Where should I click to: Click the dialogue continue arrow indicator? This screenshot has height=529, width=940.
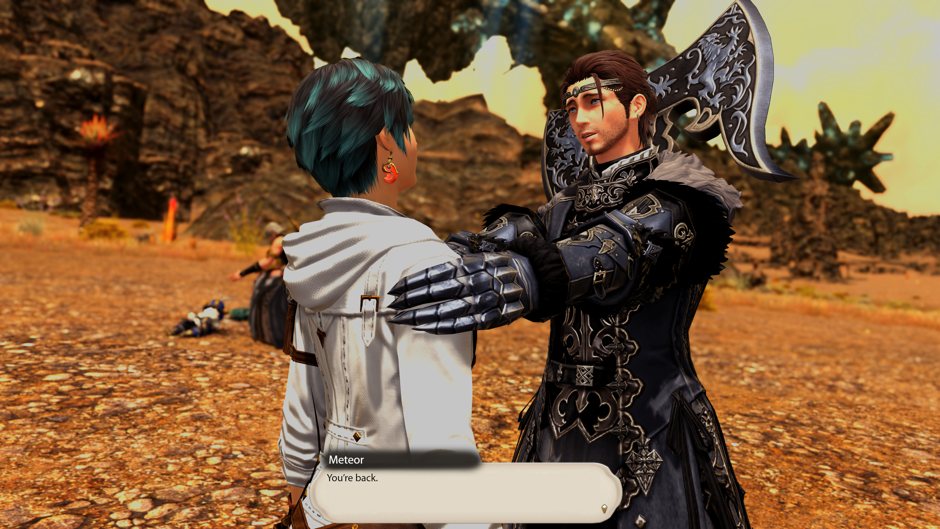[x=603, y=510]
